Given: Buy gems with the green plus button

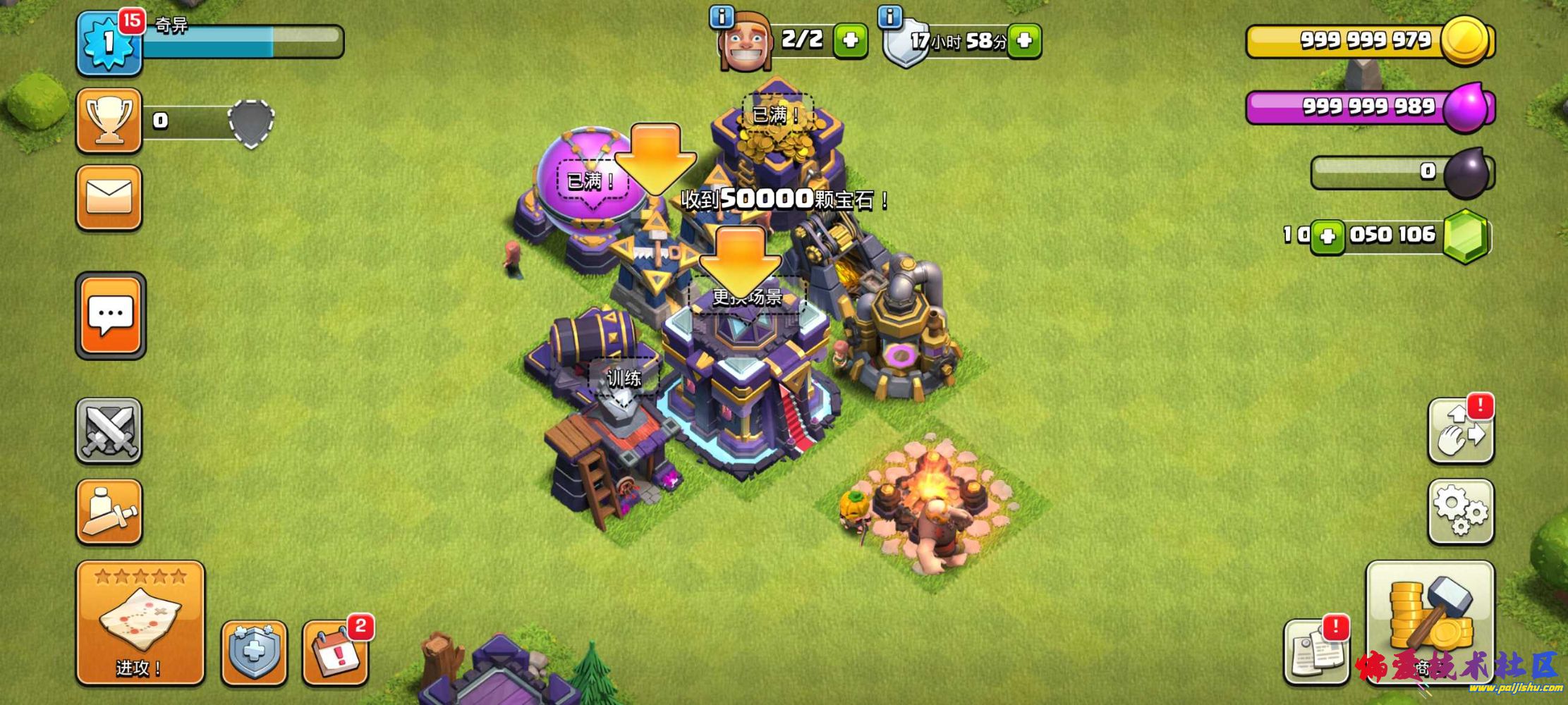Looking at the screenshot, I should pyautogui.click(x=1327, y=236).
